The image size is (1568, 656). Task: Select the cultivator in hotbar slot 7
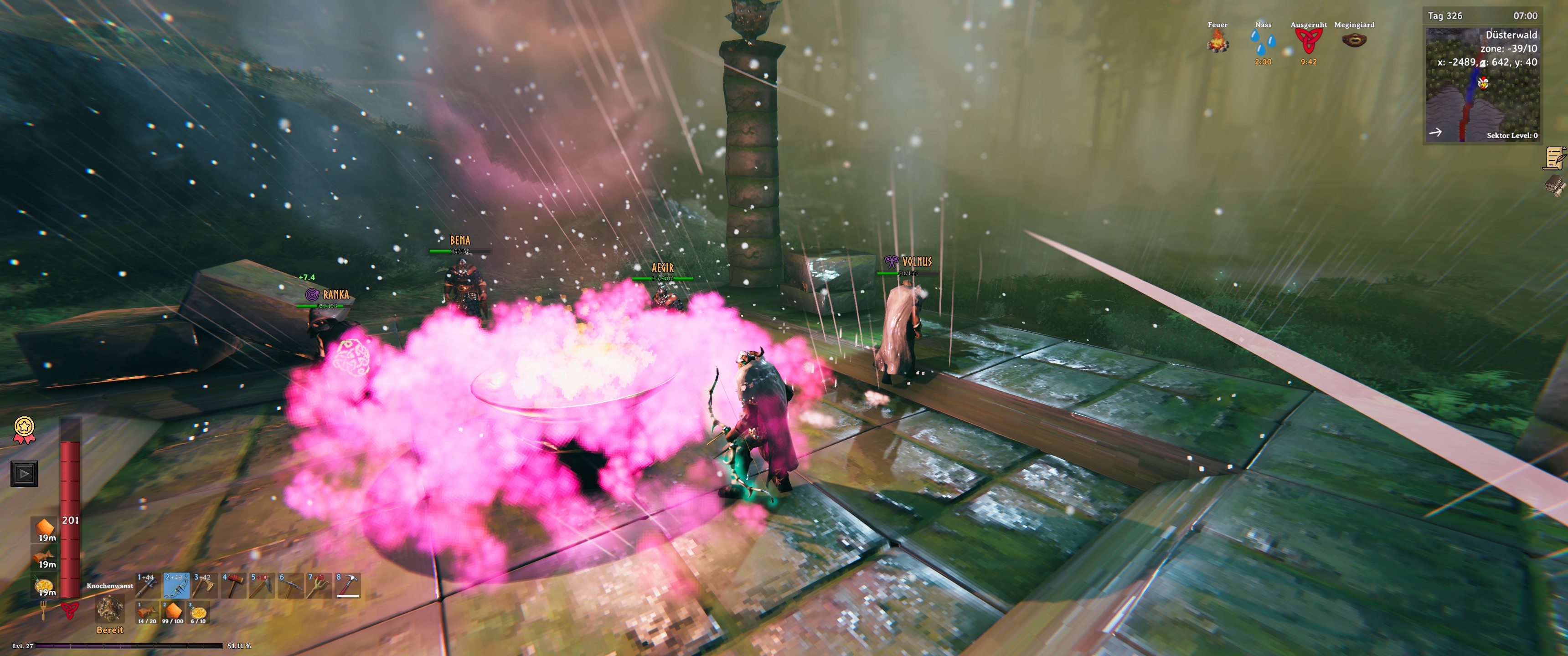click(x=319, y=585)
